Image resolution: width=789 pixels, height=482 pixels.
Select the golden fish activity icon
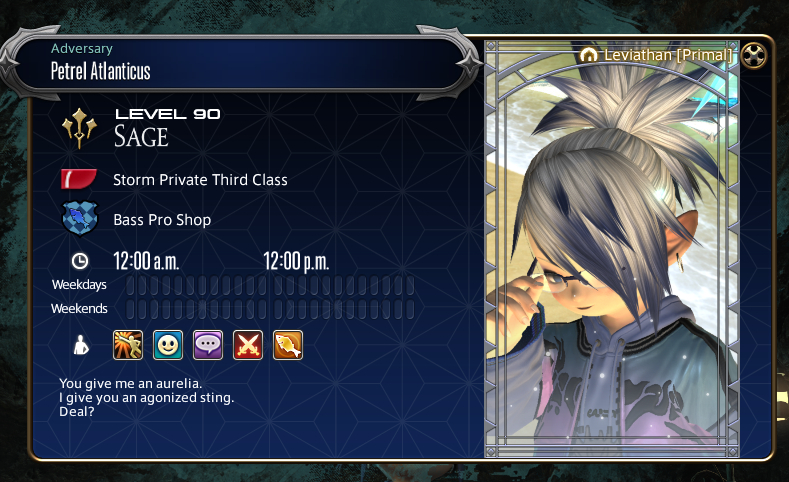[288, 345]
